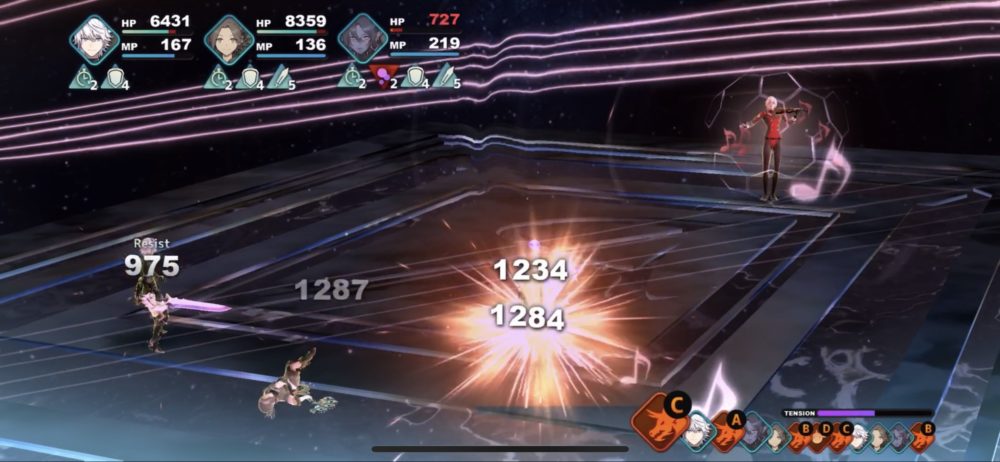This screenshot has width=1000, height=462.
Task: Select the brown-haired party member portrait
Action: [229, 39]
